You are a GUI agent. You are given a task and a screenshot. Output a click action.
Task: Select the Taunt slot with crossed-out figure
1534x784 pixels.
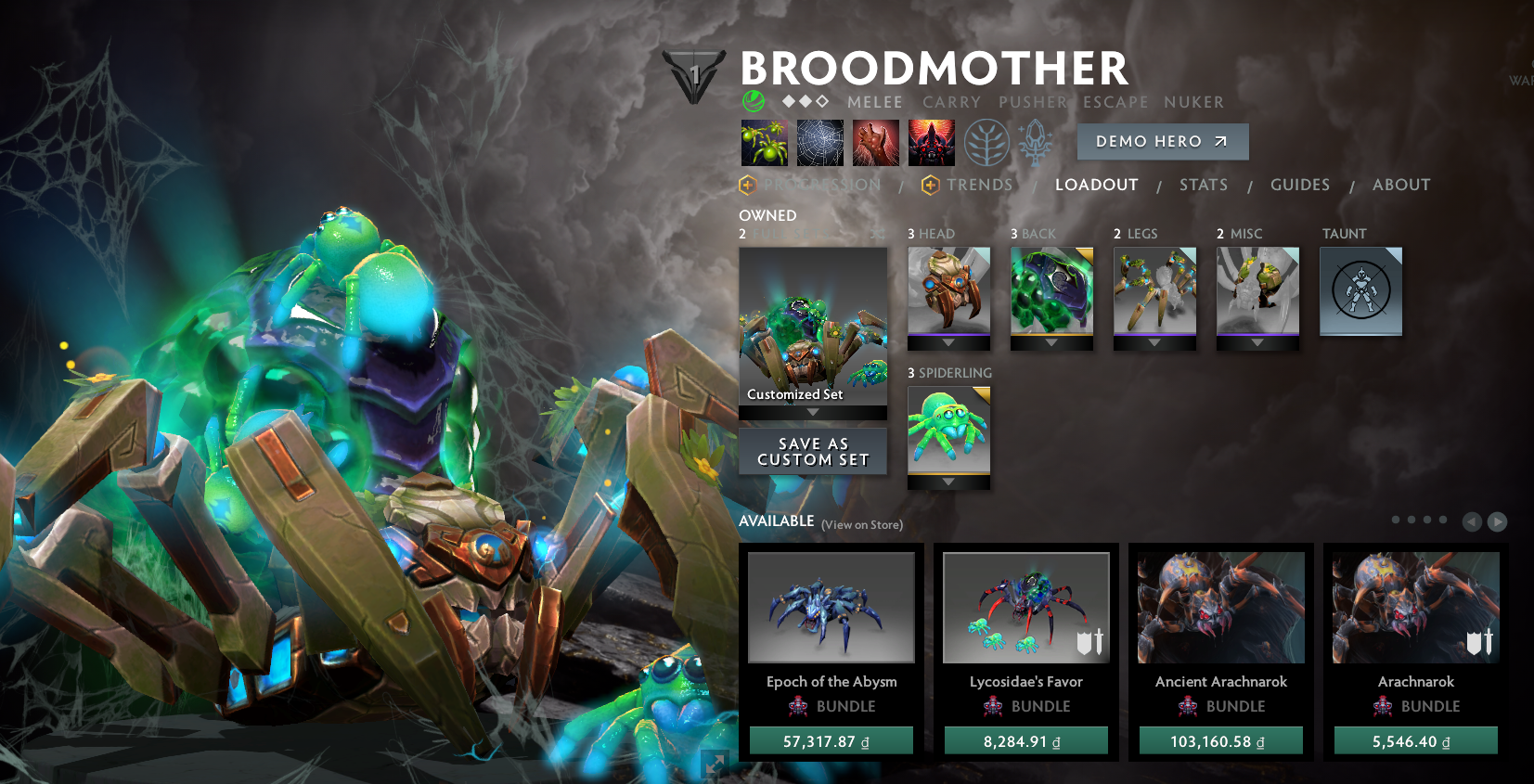tap(1360, 290)
